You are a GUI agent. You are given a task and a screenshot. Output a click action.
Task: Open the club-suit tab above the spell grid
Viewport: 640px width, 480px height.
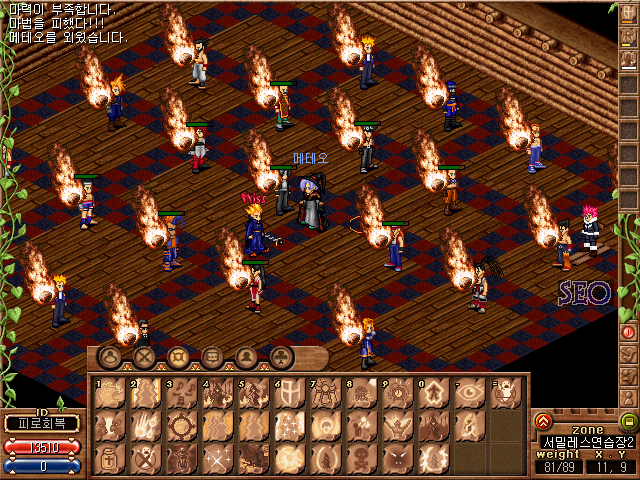coord(282,356)
